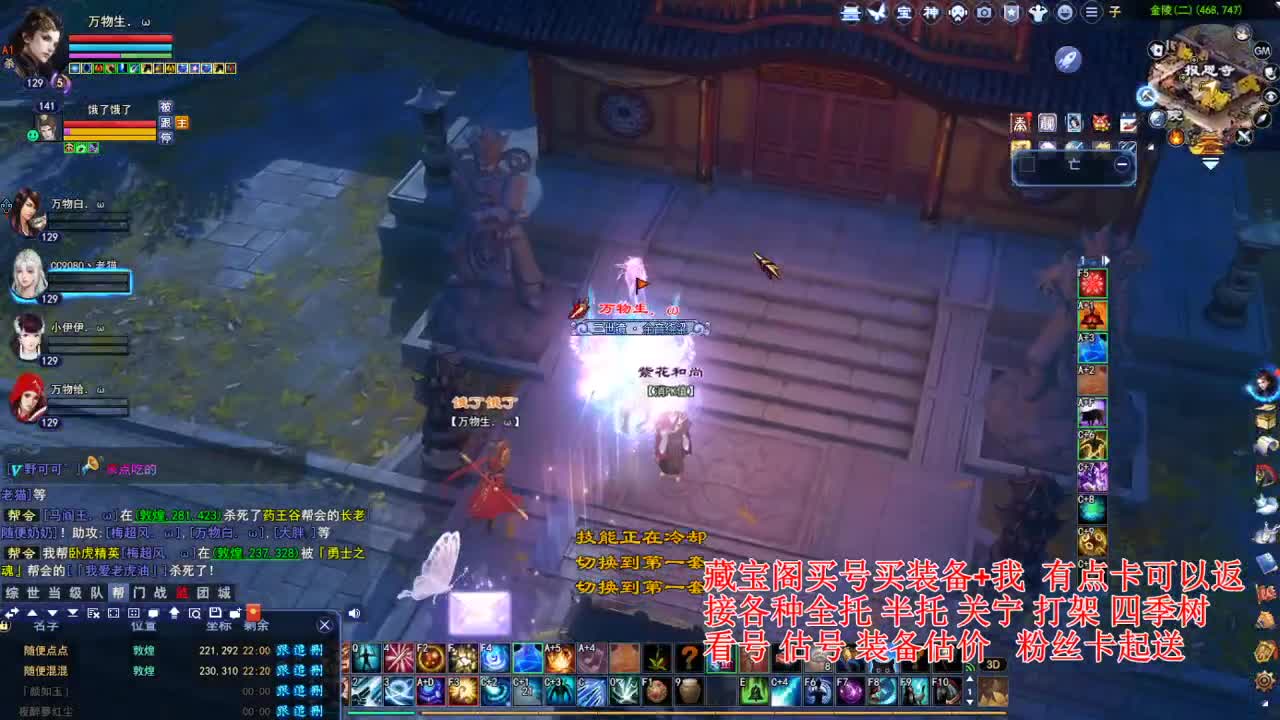Click the smiley emote icon in the top bar
This screenshot has width=1280, height=720.
point(1065,14)
